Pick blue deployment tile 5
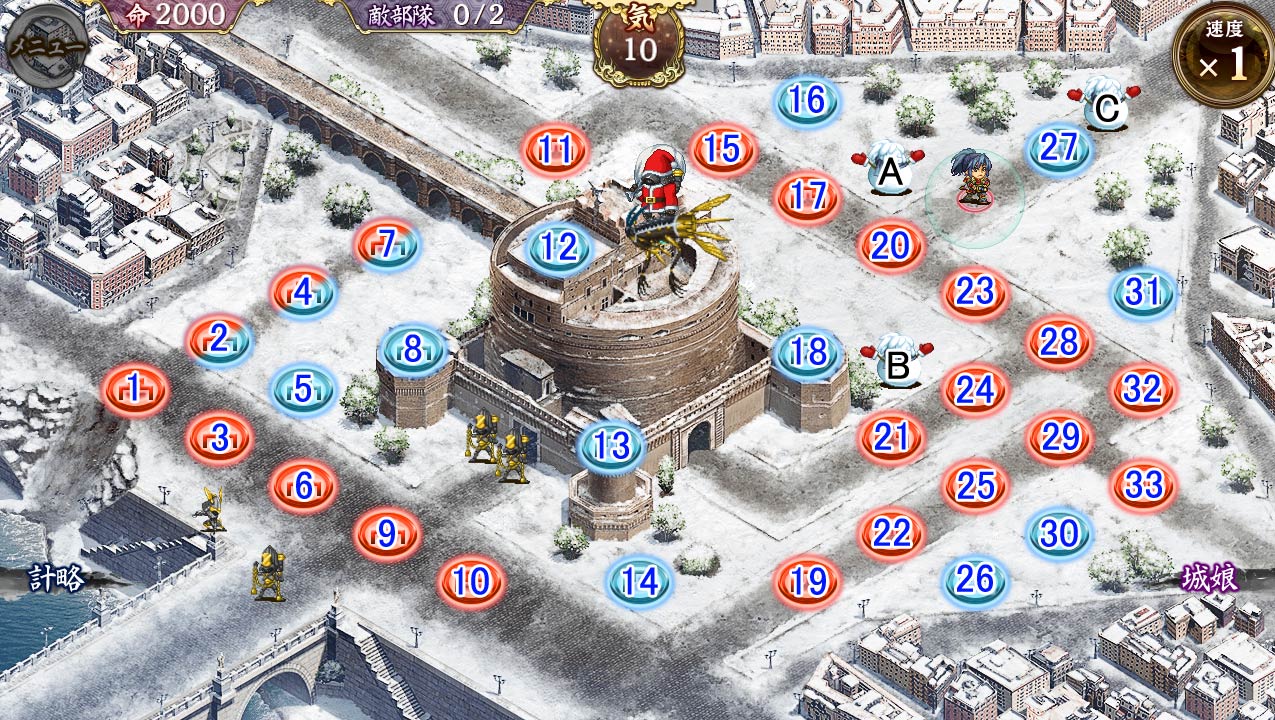This screenshot has width=1275, height=720. click(x=304, y=388)
